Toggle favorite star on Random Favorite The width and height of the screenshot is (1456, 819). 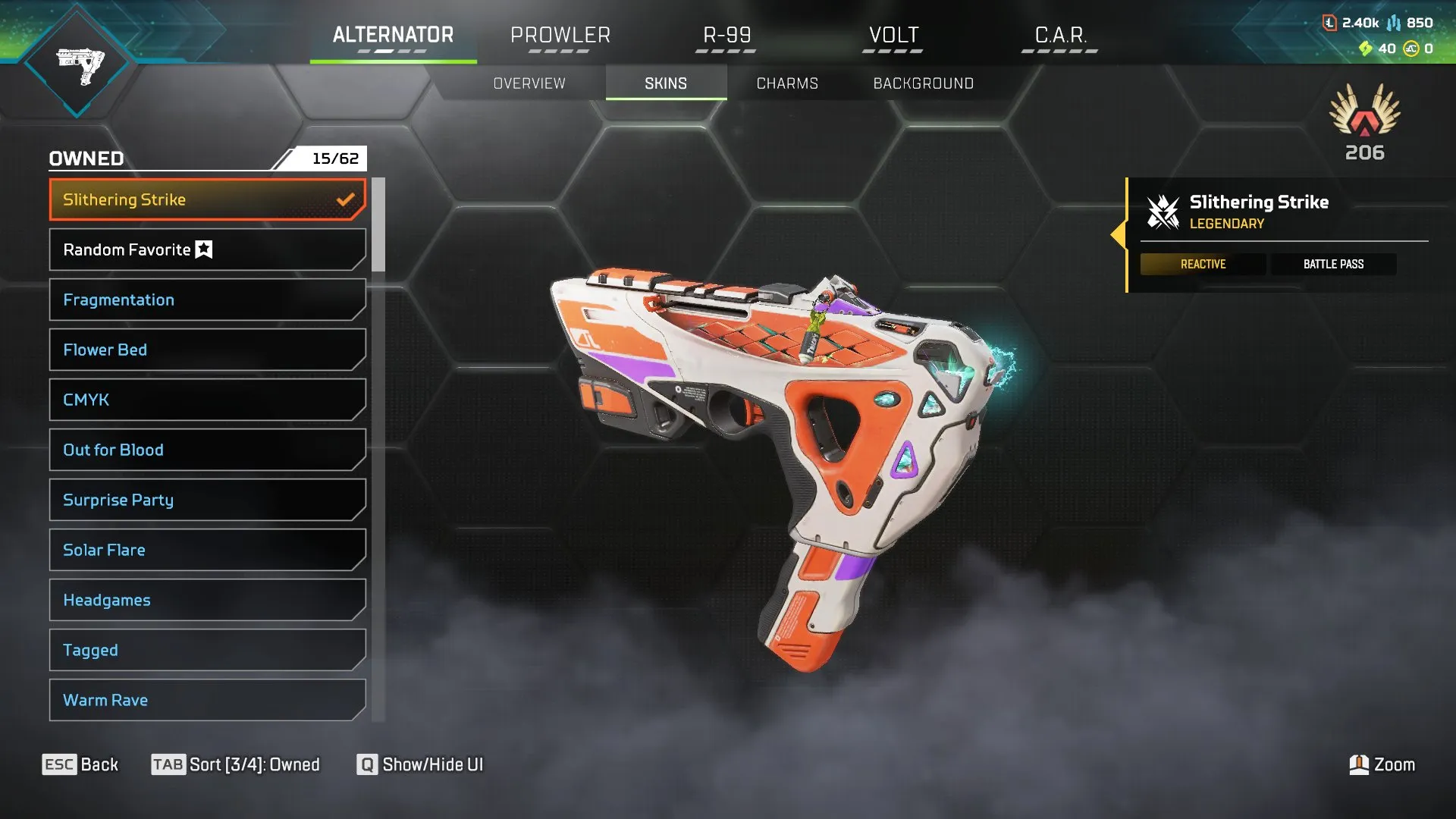(x=203, y=249)
